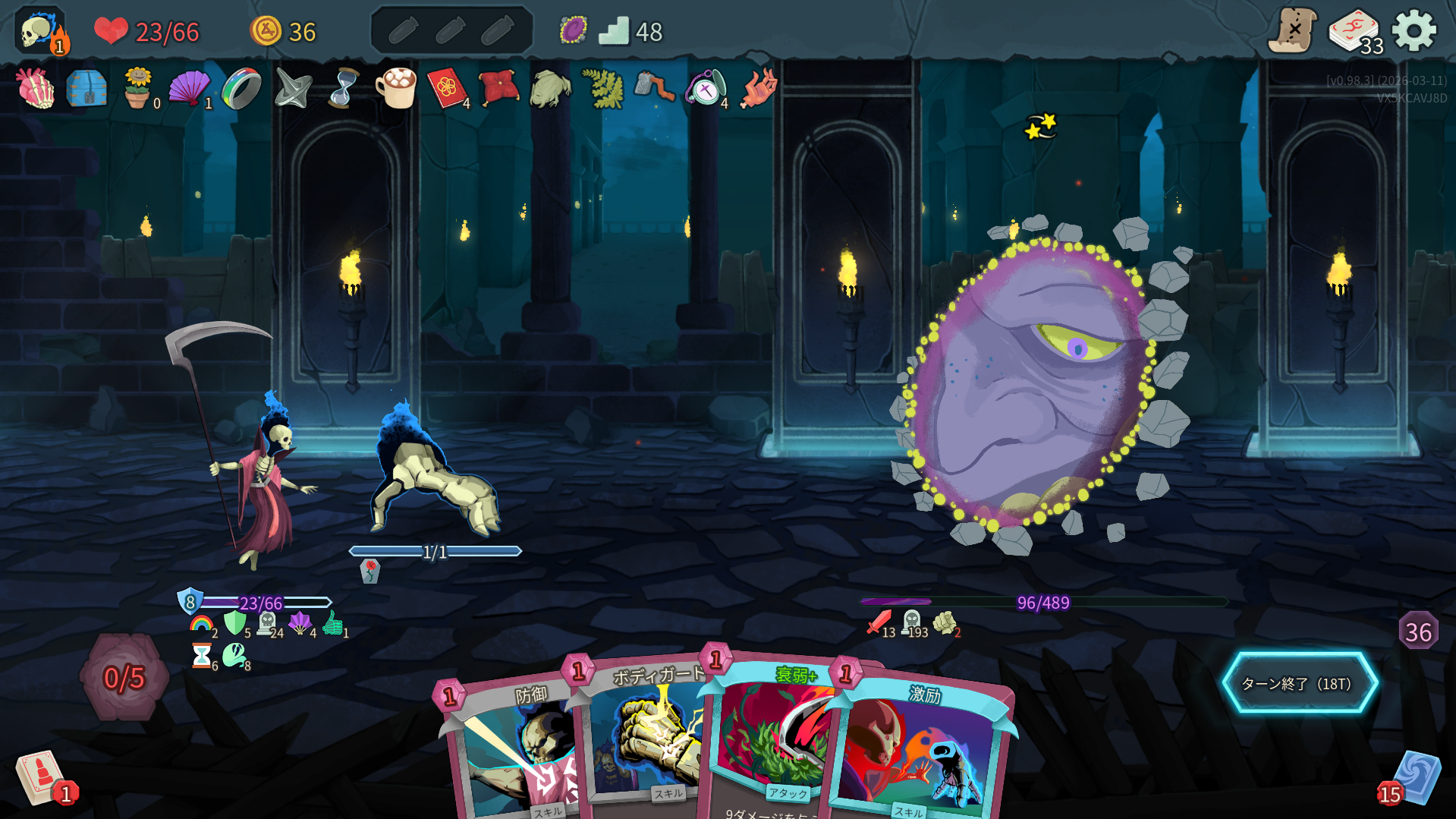Inspect the rainbow ring relic
Viewport: 1456px width, 819px height.
241,88
